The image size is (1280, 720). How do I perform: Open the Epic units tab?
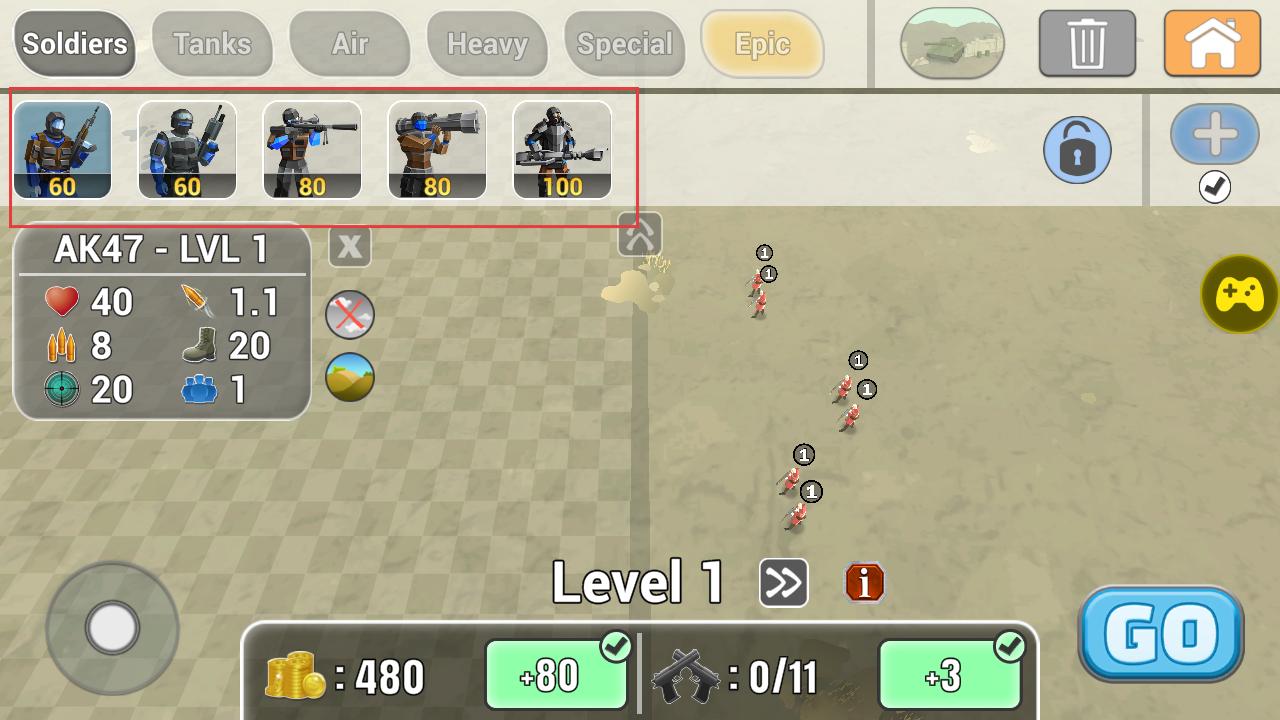(x=762, y=44)
